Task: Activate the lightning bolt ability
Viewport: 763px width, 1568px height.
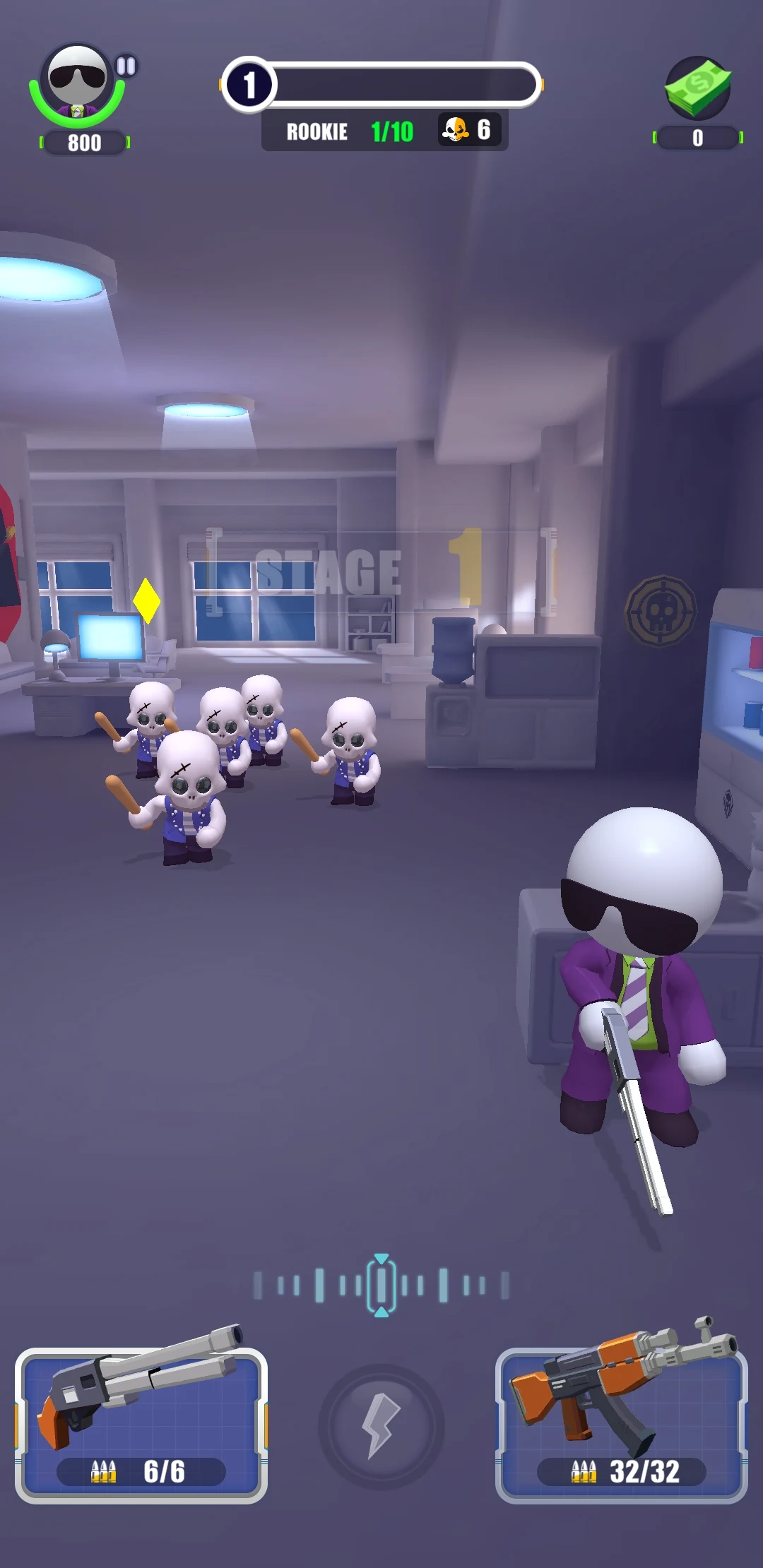Action: pyautogui.click(x=381, y=1427)
